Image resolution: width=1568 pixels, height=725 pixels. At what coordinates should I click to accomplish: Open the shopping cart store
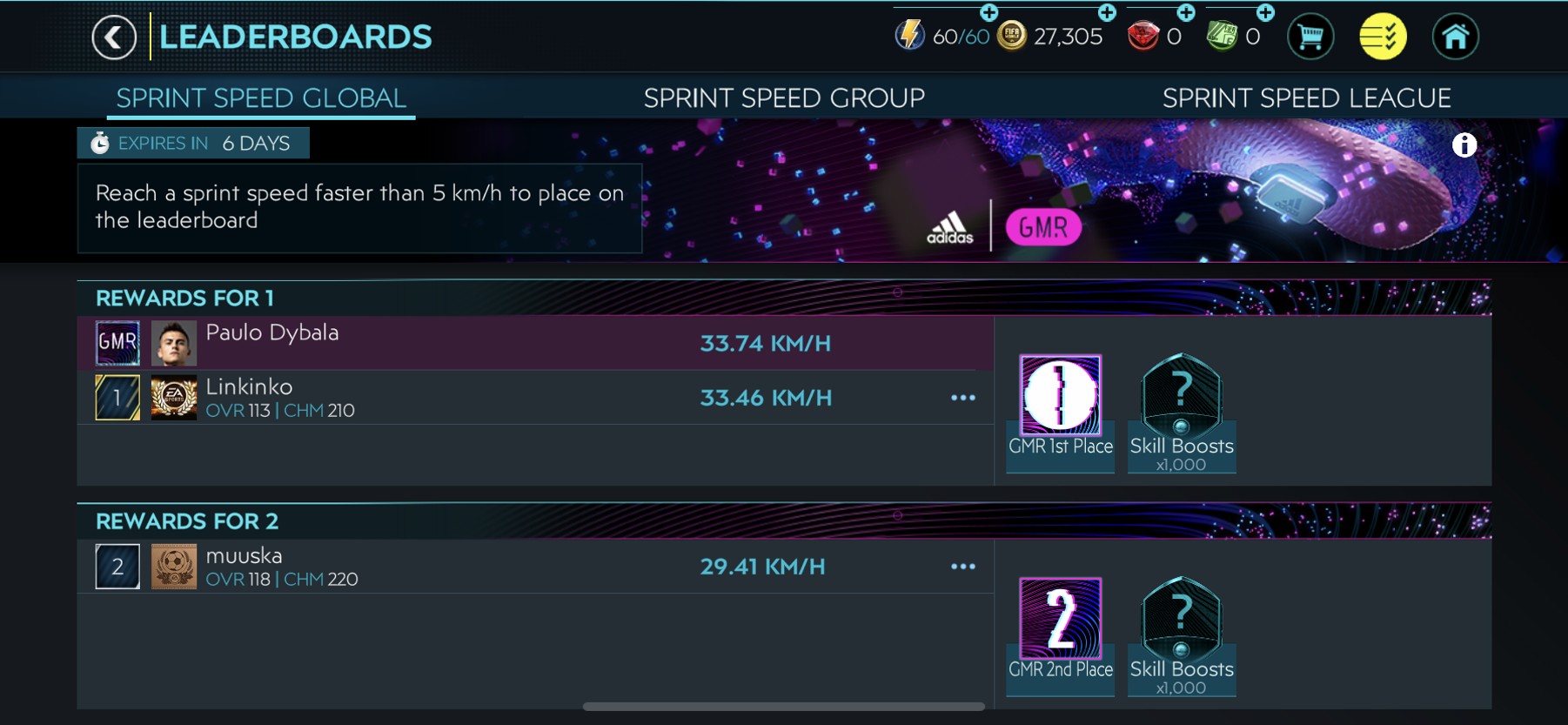(1310, 37)
